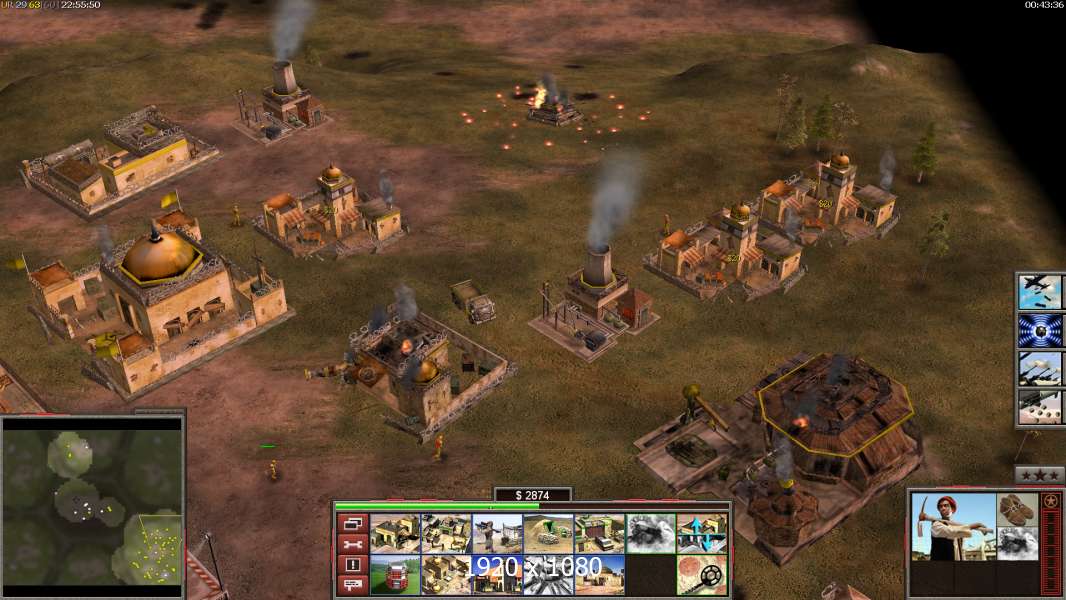This screenshot has width=1066, height=600.
Task: Open the three-star general promotions button
Action: pos(1040,474)
